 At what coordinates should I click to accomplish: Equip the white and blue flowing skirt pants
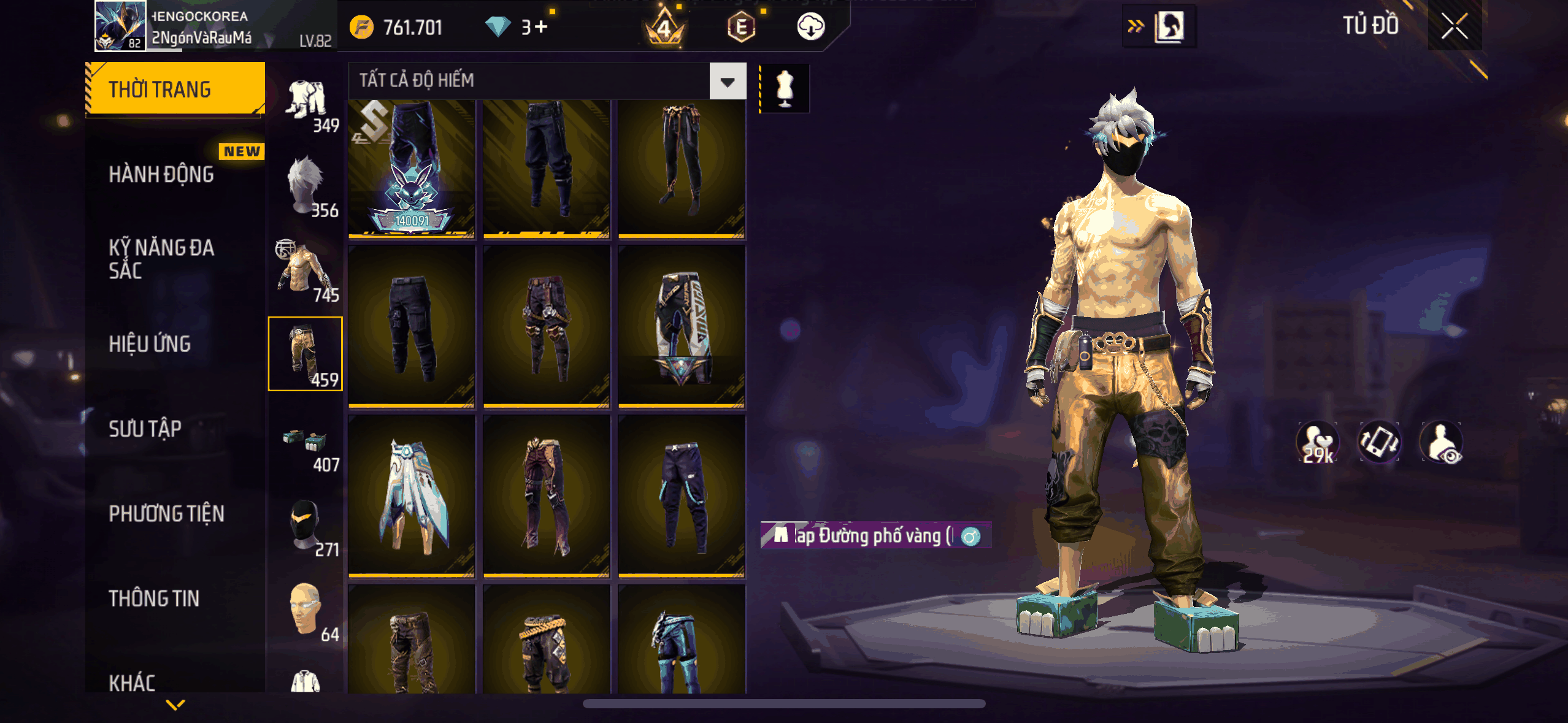(412, 495)
